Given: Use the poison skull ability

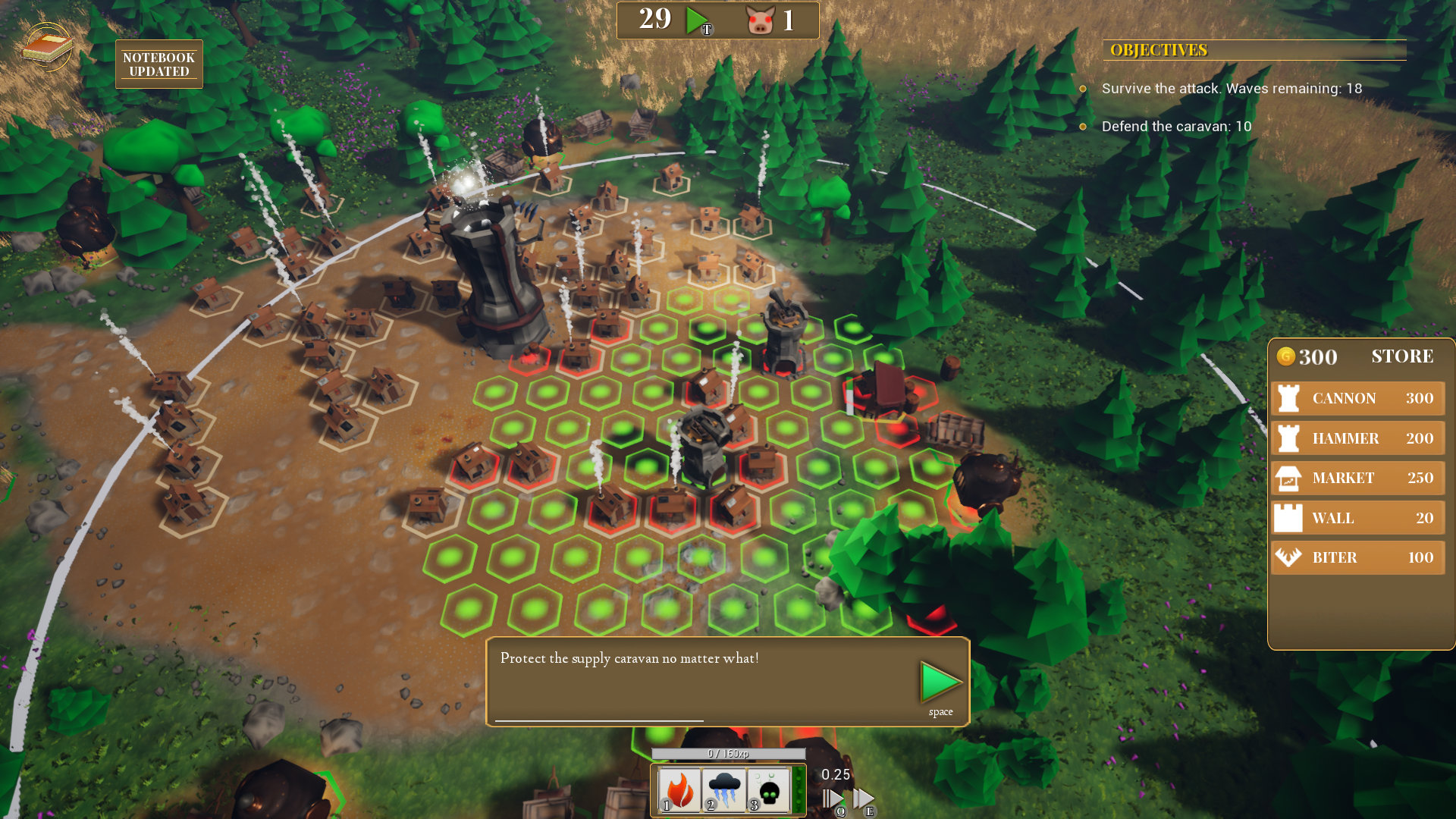Looking at the screenshot, I should pyautogui.click(x=768, y=790).
